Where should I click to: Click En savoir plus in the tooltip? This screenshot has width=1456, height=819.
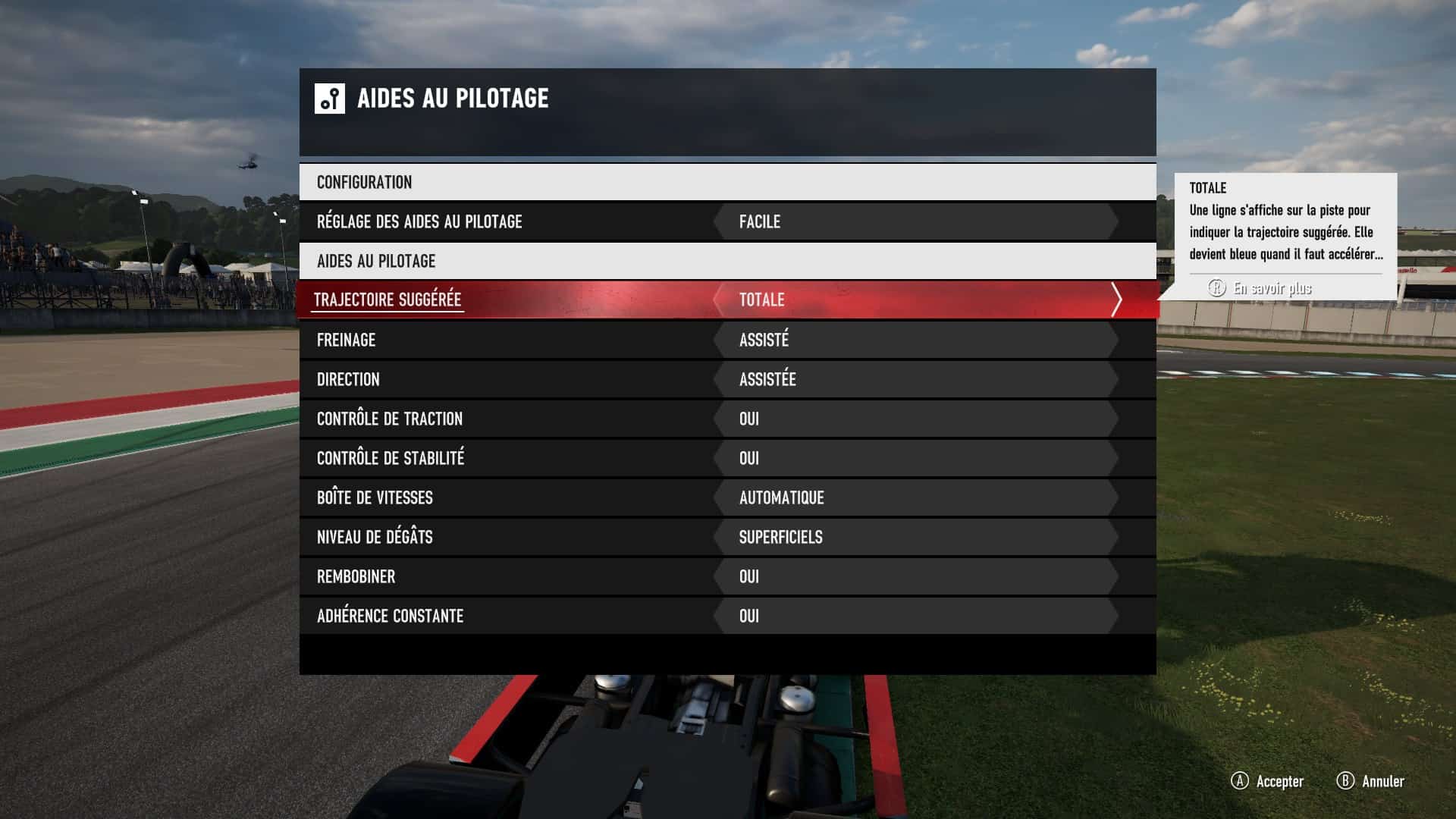(x=1271, y=288)
